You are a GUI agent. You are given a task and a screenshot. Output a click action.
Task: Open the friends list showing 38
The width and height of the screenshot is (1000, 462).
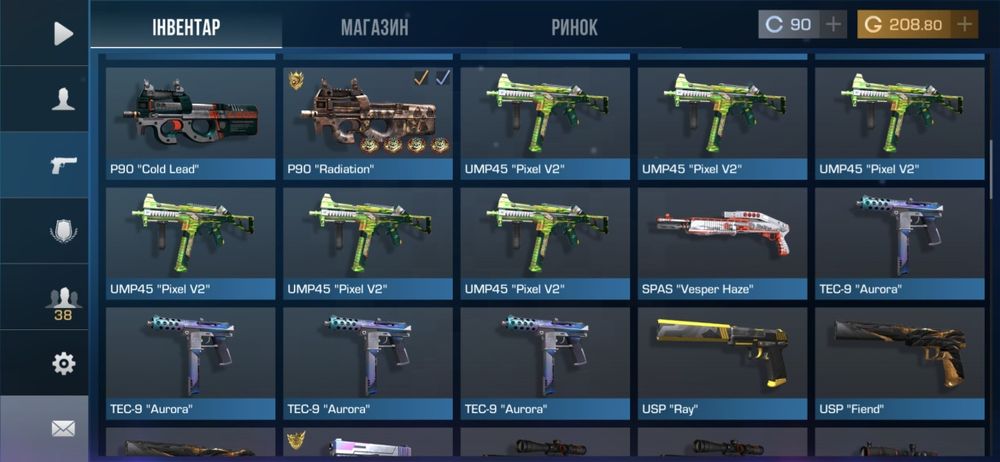pyautogui.click(x=63, y=301)
